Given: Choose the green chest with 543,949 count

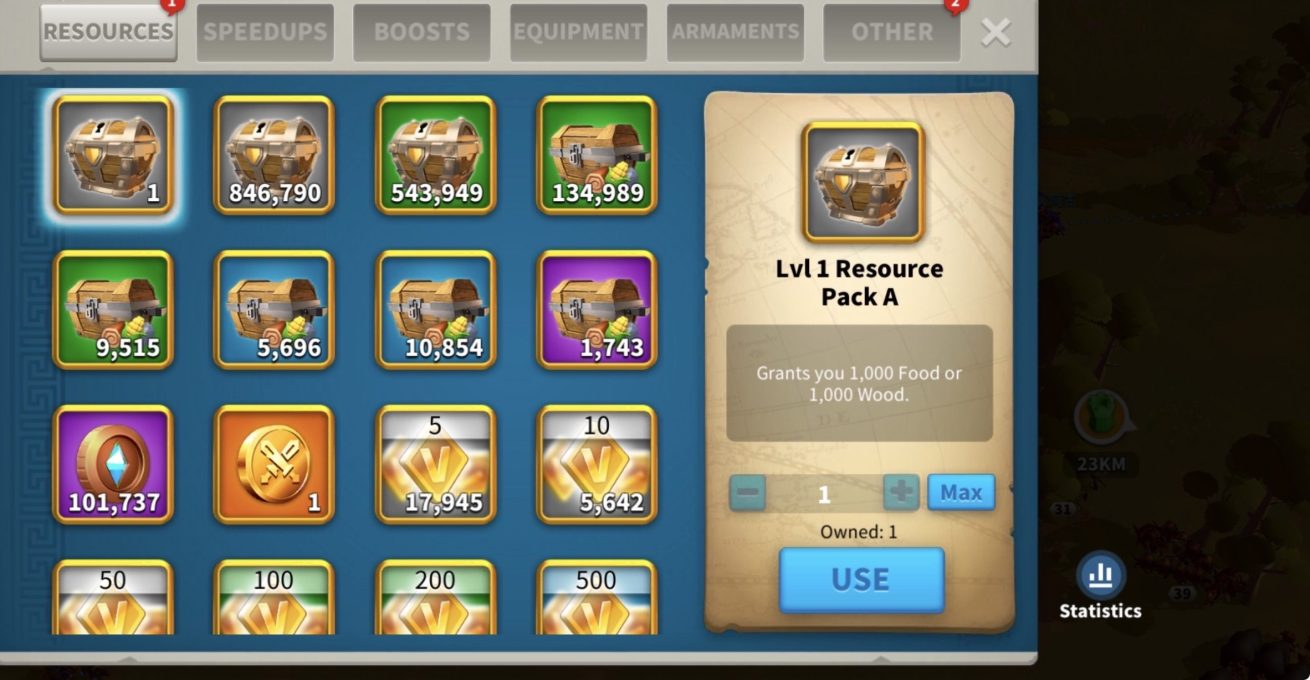Looking at the screenshot, I should tap(436, 155).
